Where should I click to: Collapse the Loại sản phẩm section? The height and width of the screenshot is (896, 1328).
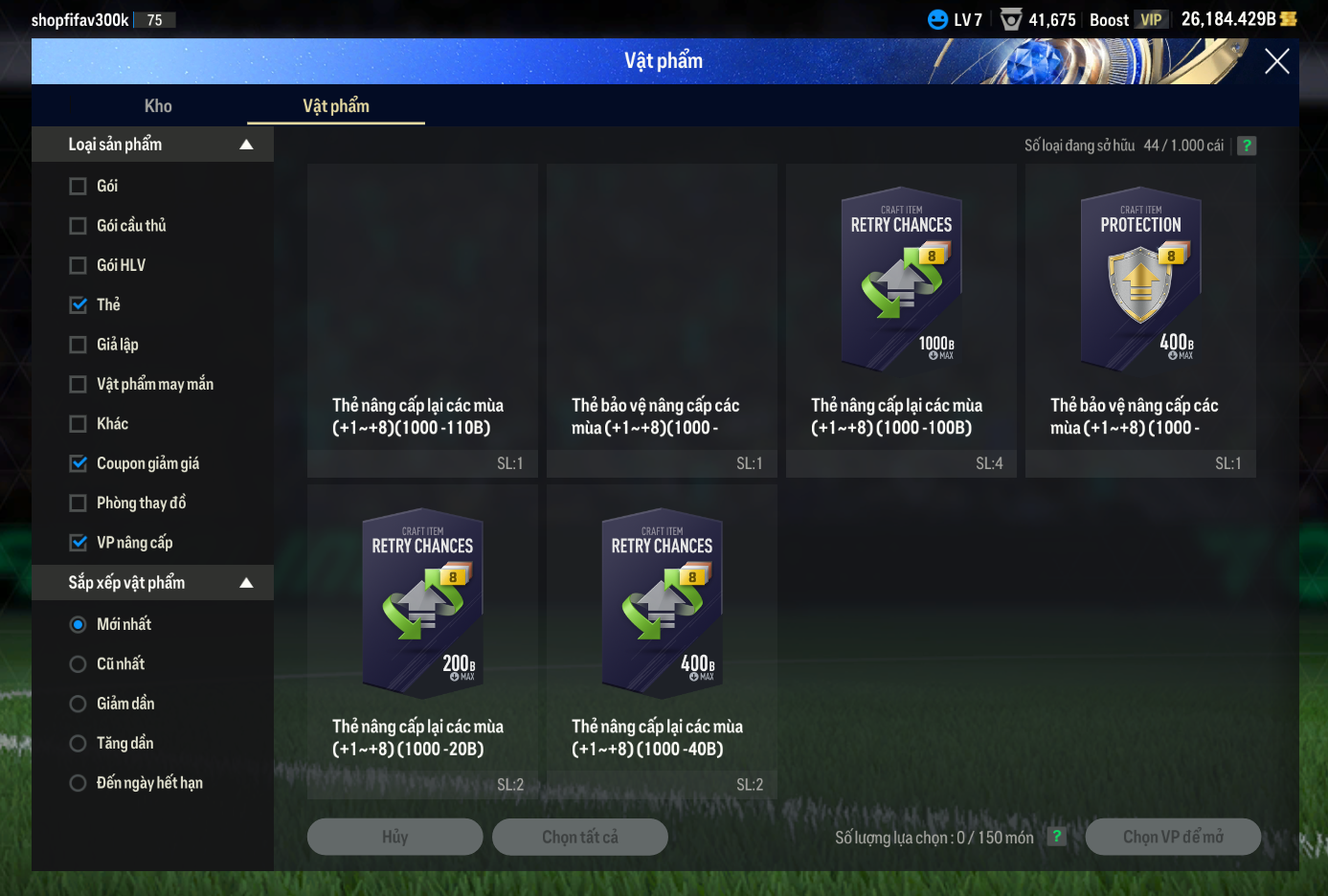pyautogui.click(x=246, y=145)
